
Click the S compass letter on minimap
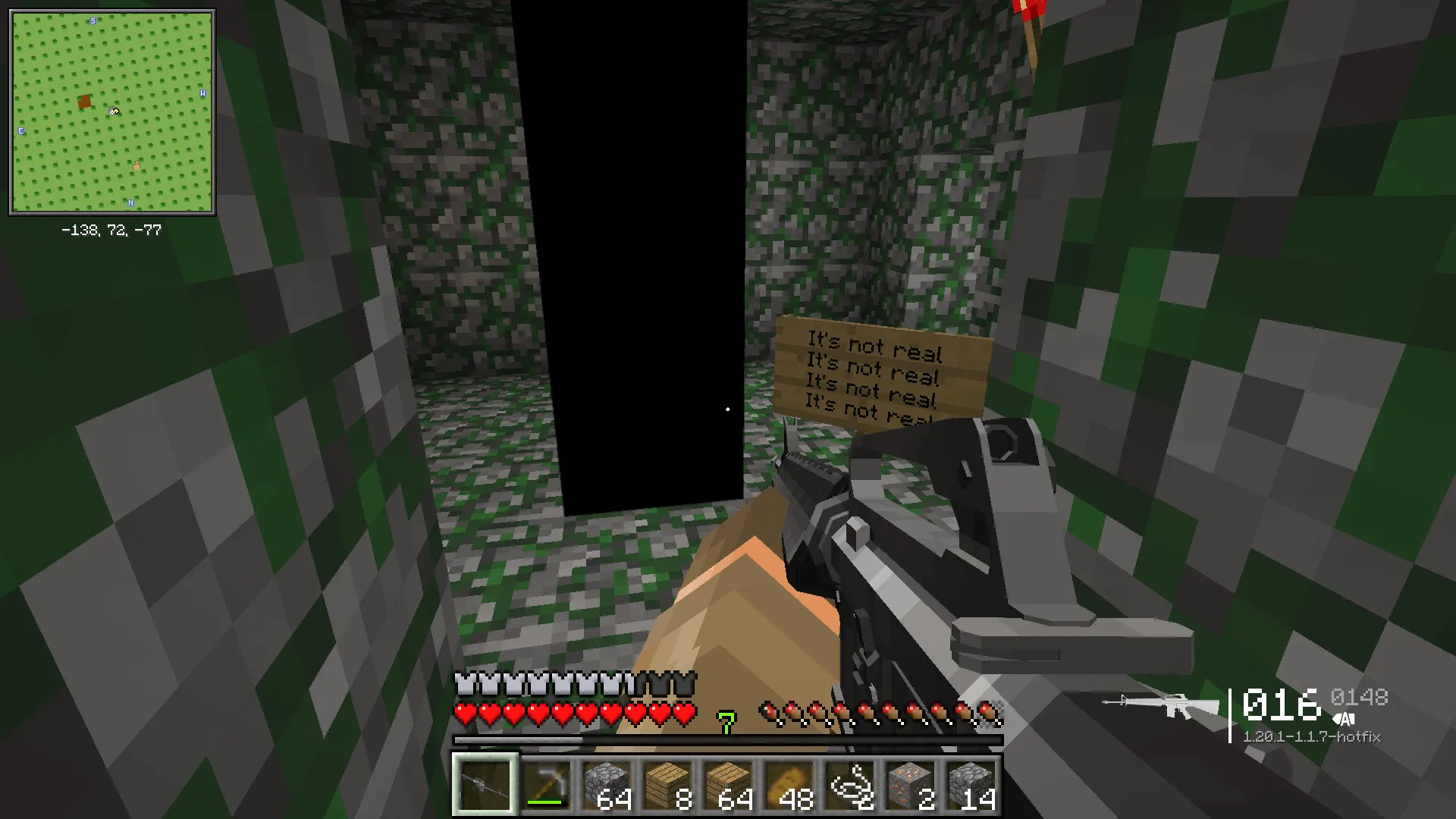[x=92, y=21]
